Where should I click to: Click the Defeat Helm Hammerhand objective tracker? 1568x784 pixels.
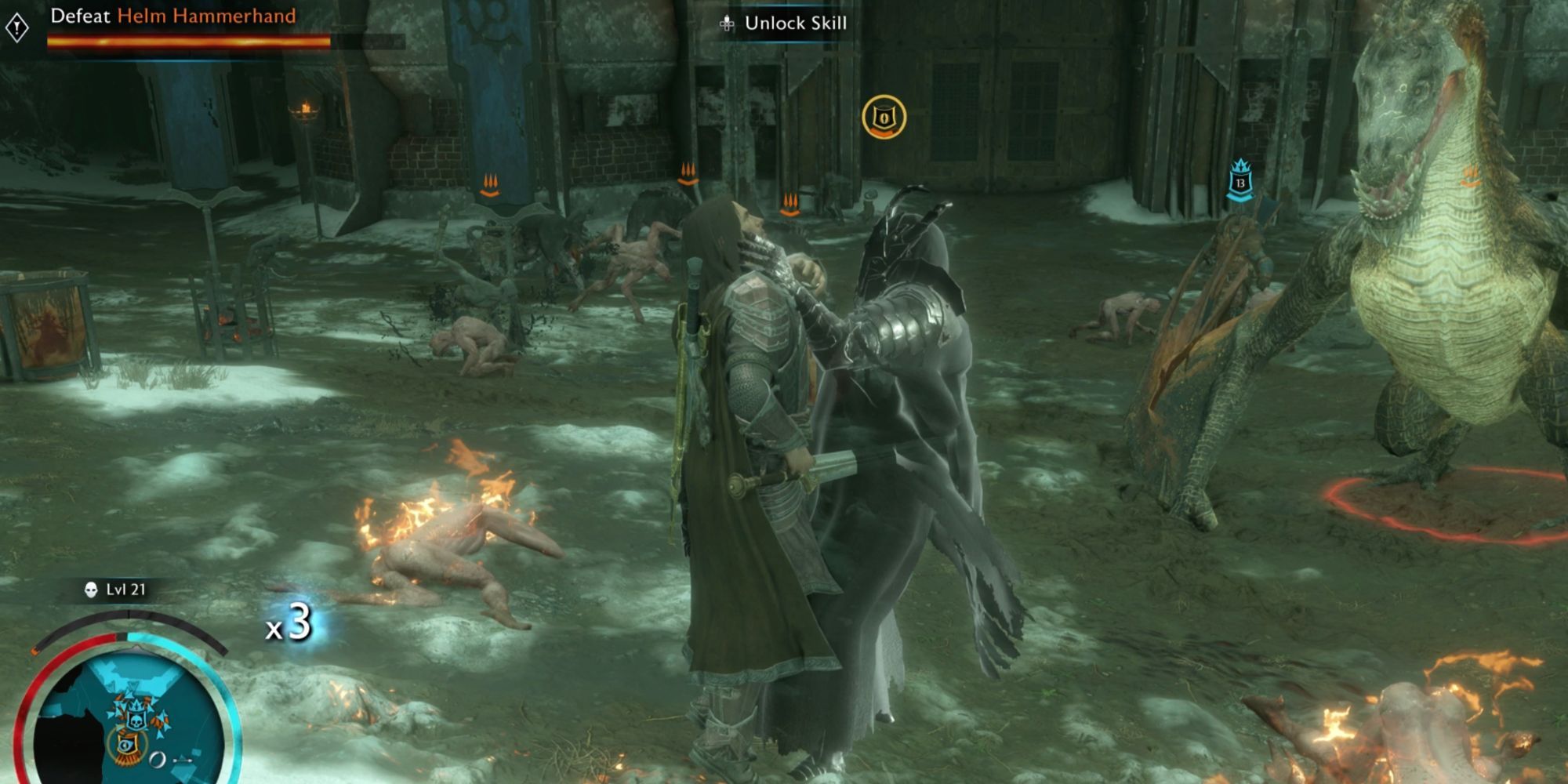pos(173,16)
